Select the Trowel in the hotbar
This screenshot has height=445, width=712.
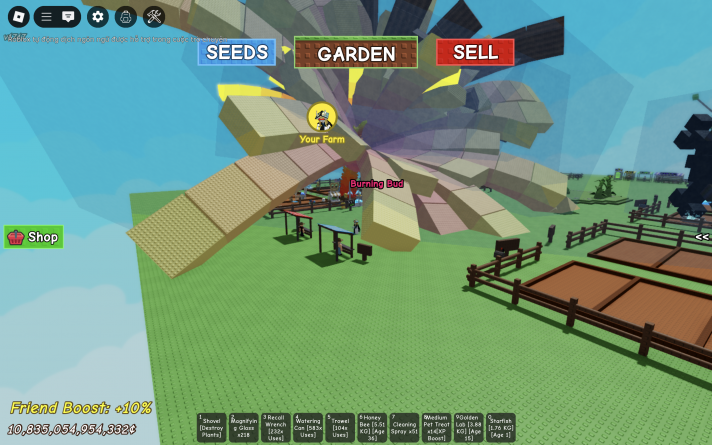point(340,427)
